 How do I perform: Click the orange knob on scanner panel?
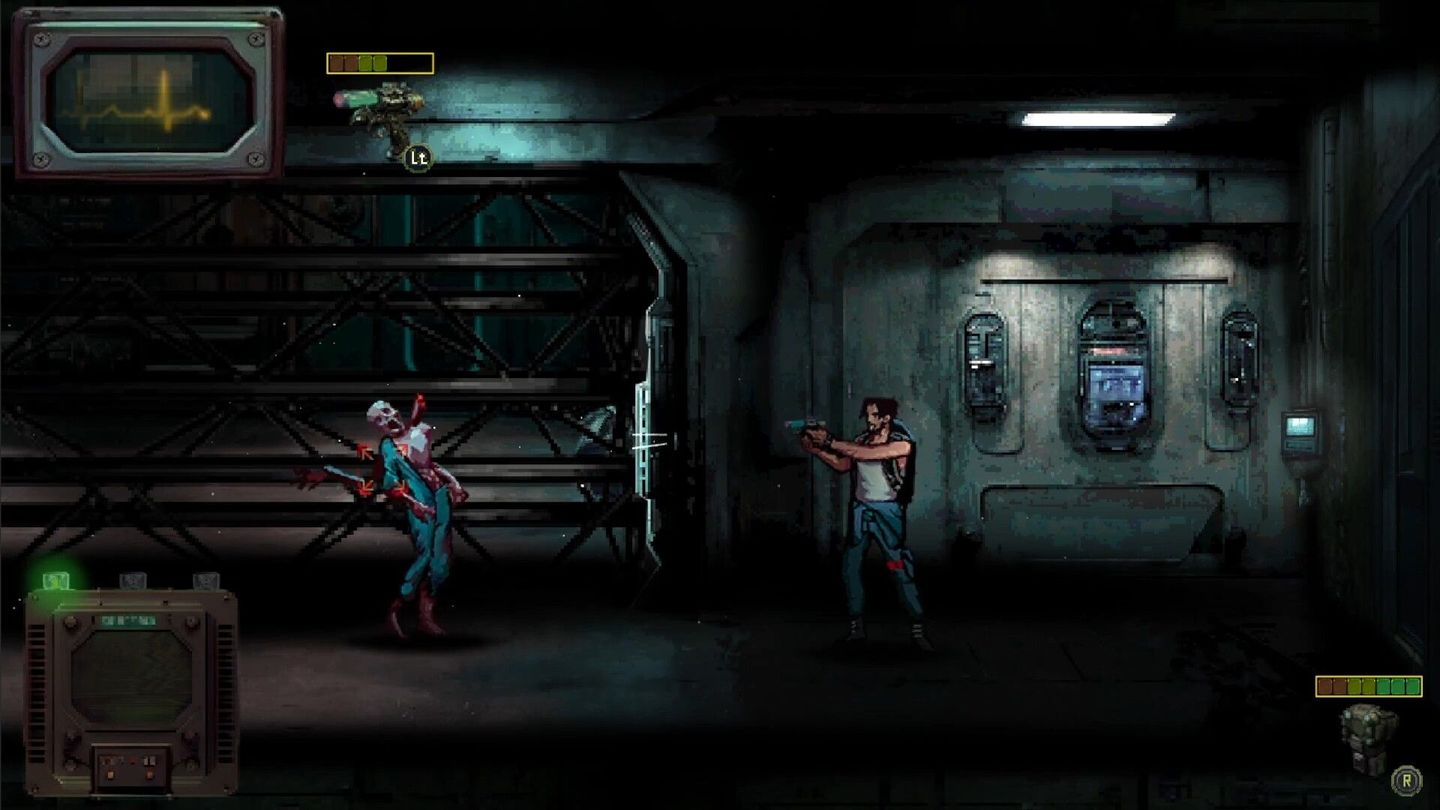click(110, 774)
